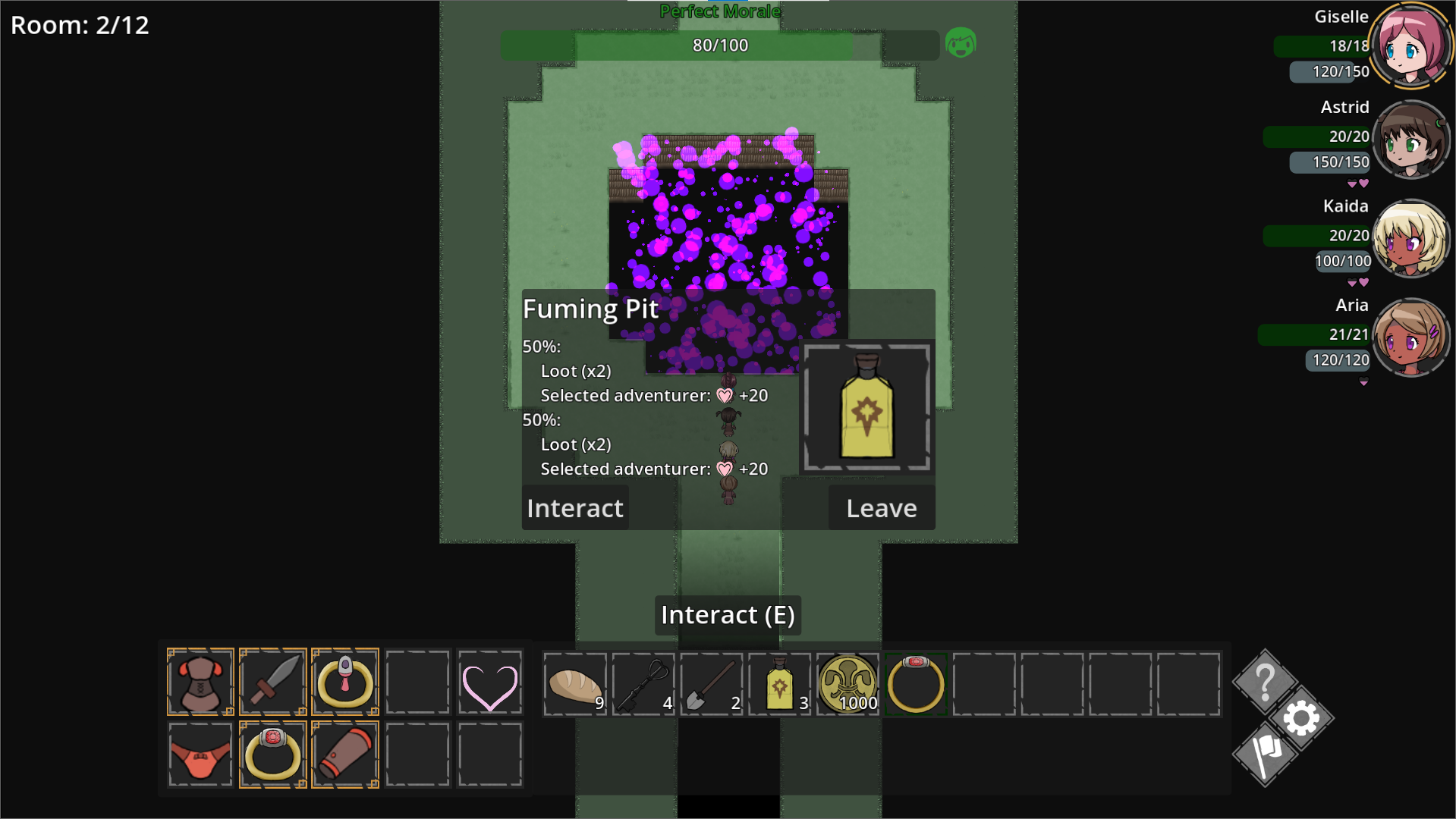Click the empty heart equipment slot

489,681
